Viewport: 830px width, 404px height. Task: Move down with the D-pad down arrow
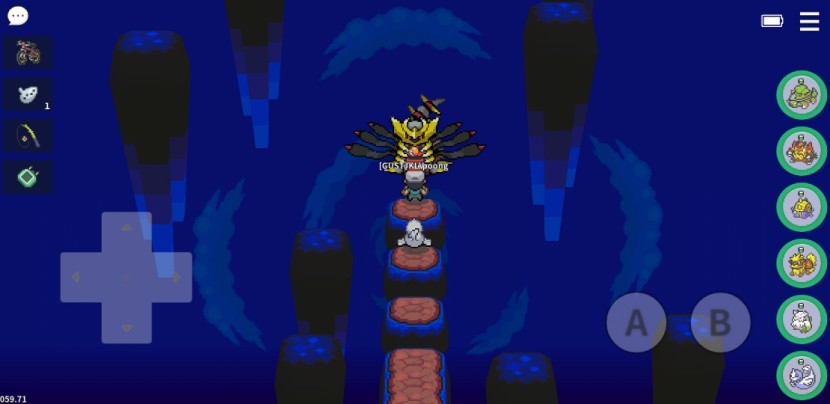(126, 326)
